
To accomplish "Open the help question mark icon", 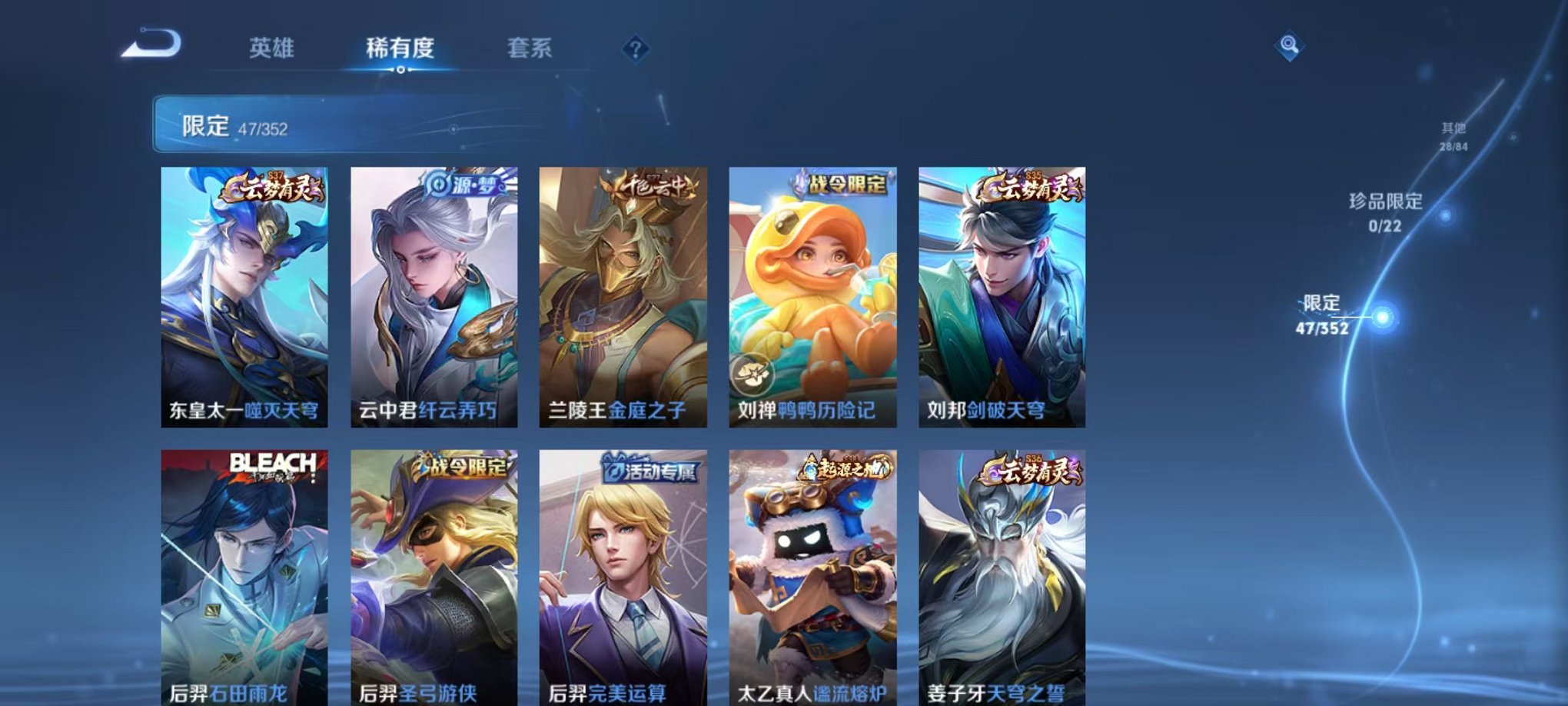I will [x=635, y=49].
